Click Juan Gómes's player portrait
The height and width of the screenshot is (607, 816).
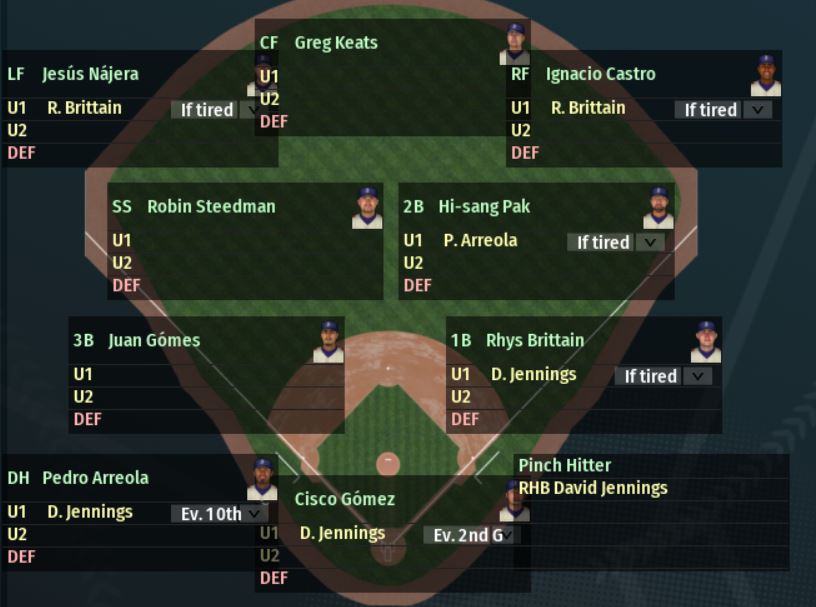coord(328,342)
